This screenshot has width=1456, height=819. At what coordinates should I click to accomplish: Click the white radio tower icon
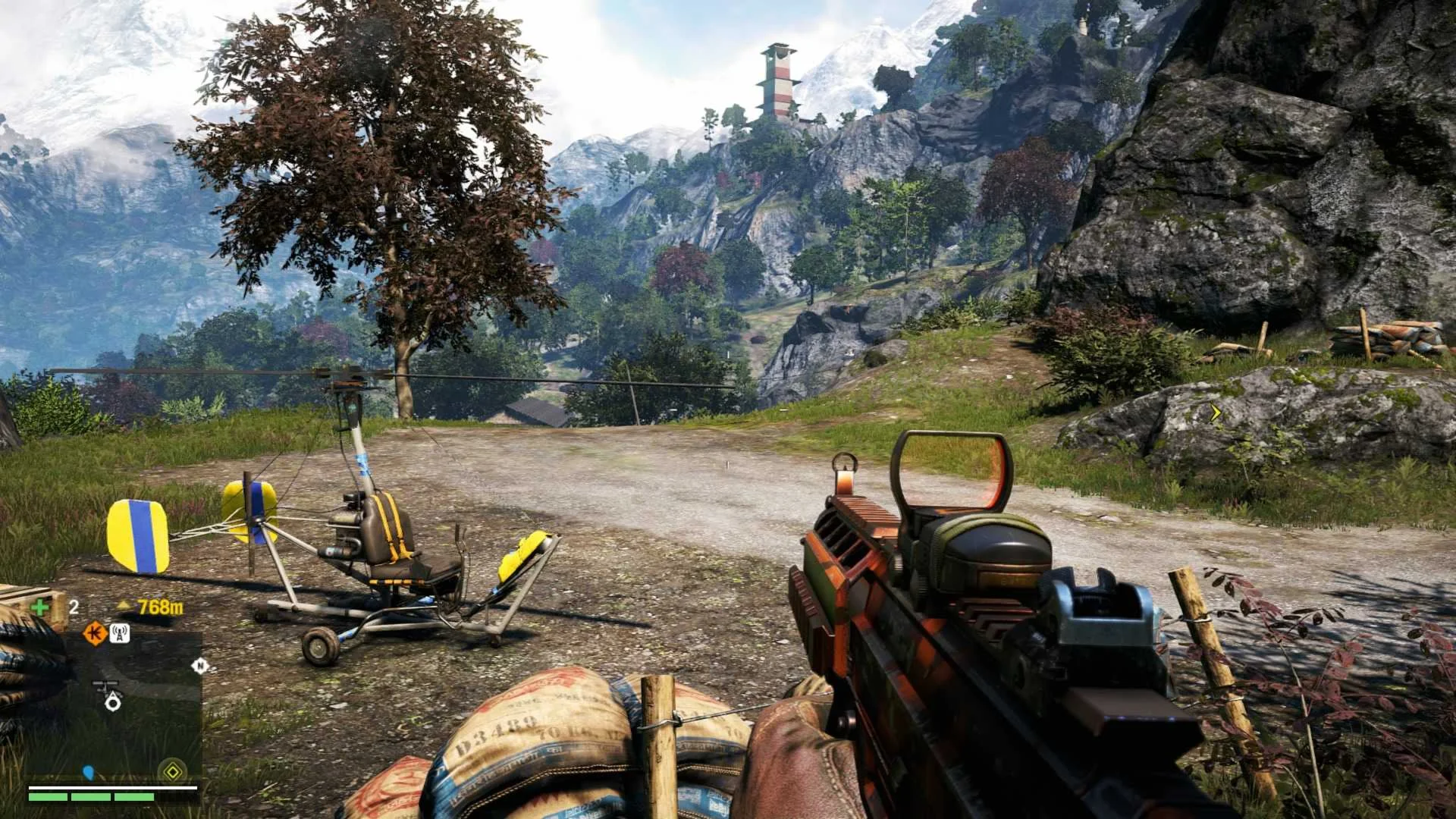tap(120, 632)
